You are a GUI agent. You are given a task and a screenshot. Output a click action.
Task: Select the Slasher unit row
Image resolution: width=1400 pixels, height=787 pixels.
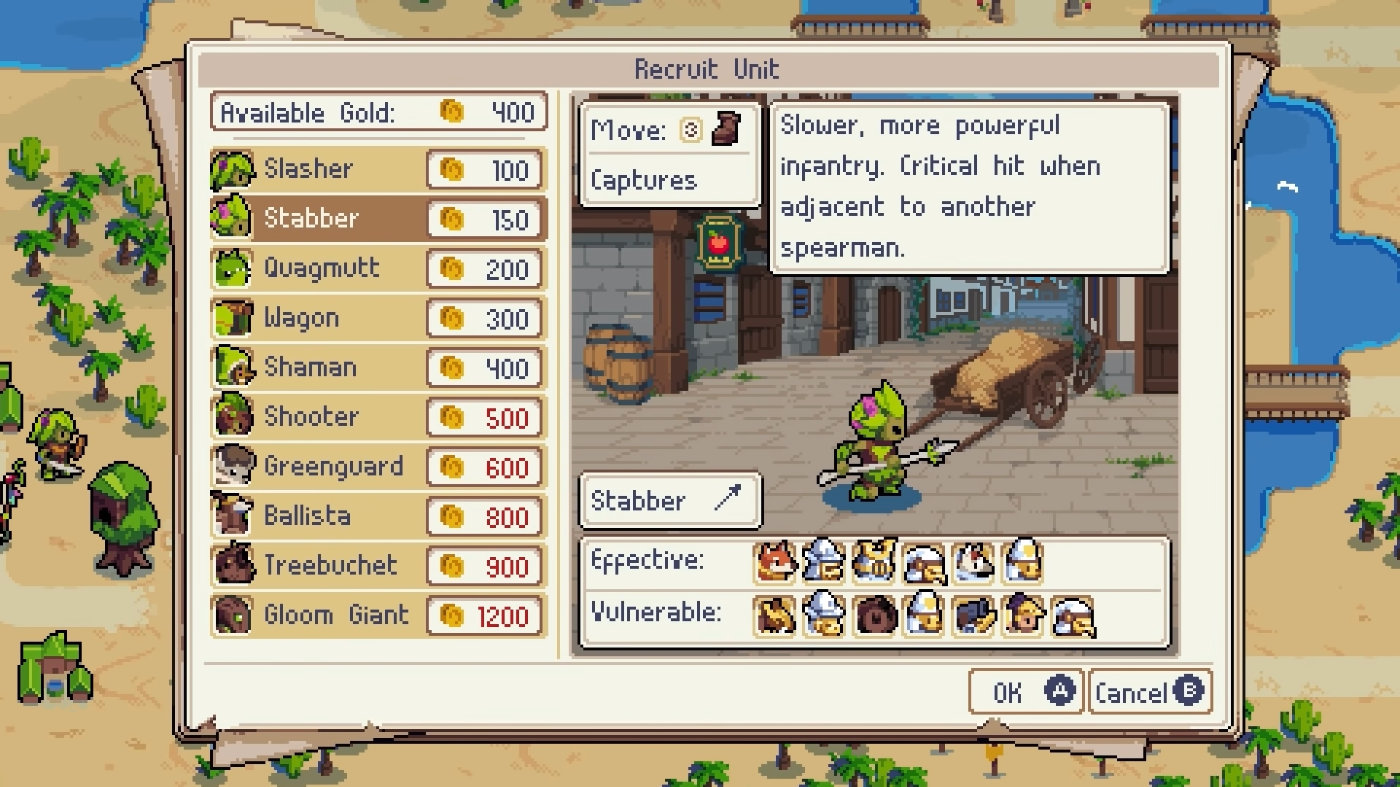pos(378,169)
